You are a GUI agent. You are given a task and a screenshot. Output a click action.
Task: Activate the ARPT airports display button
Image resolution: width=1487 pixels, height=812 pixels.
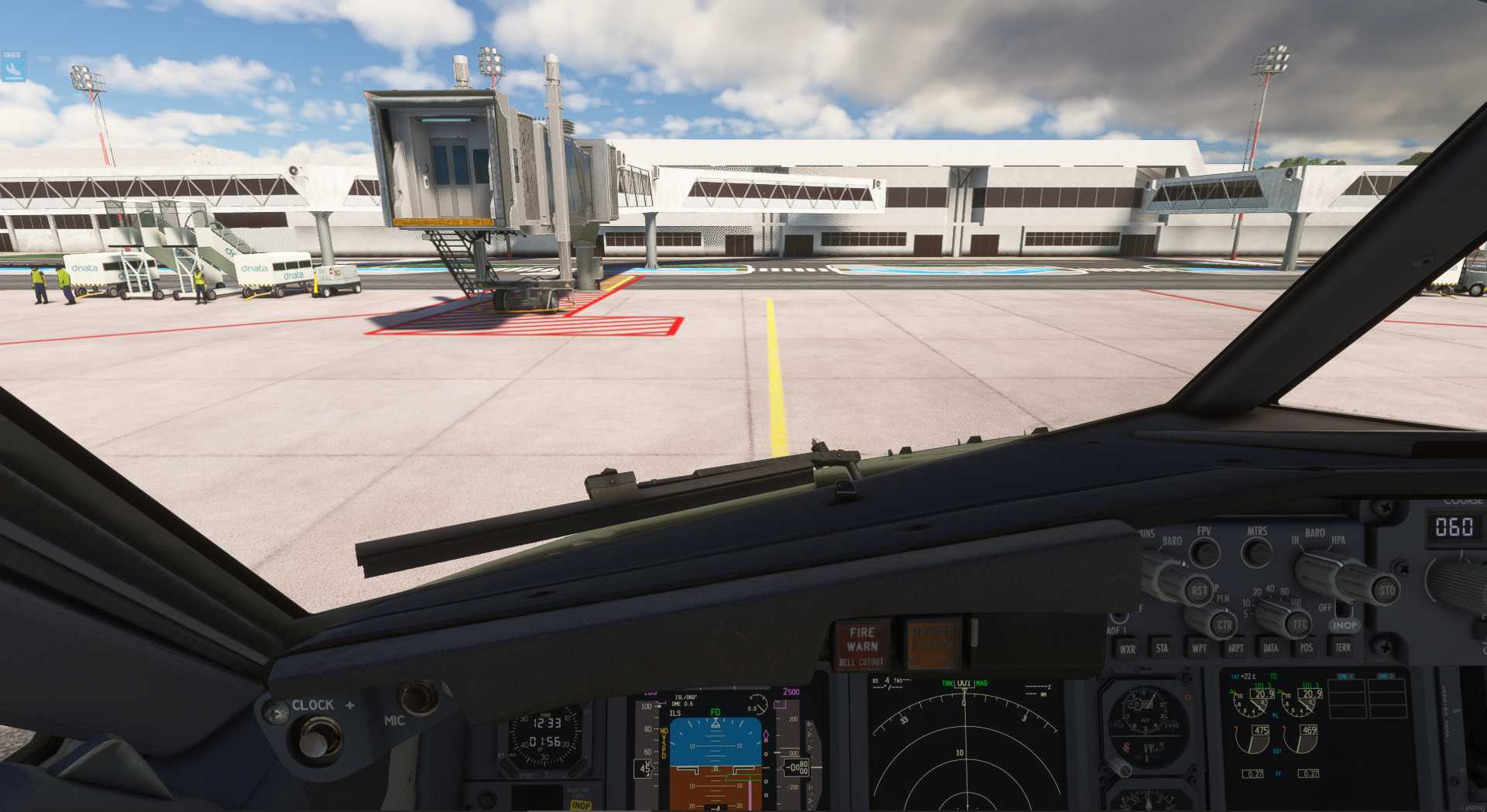click(1235, 649)
